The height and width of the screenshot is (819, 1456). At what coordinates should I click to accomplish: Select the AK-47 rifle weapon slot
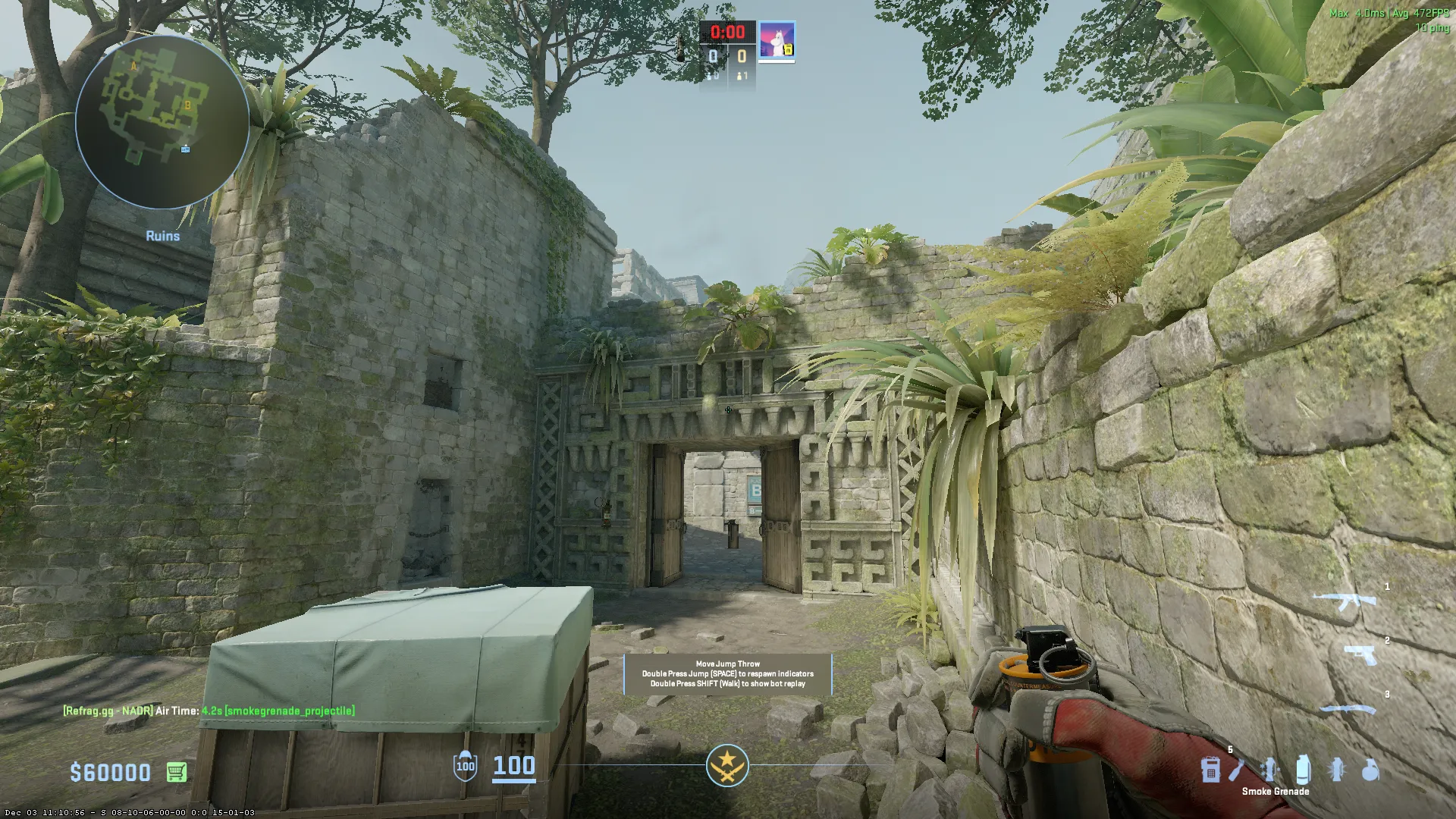[1345, 601]
